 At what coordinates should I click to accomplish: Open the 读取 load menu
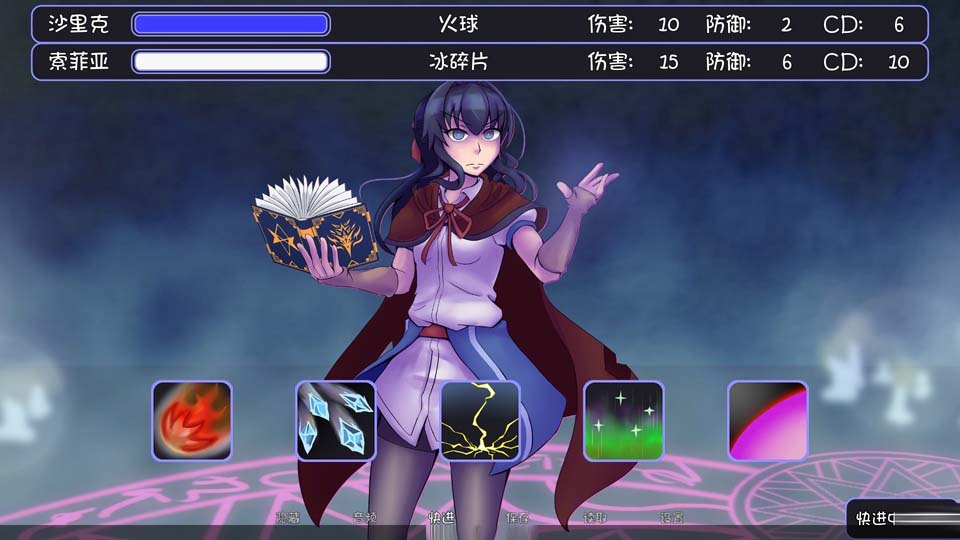coord(595,518)
